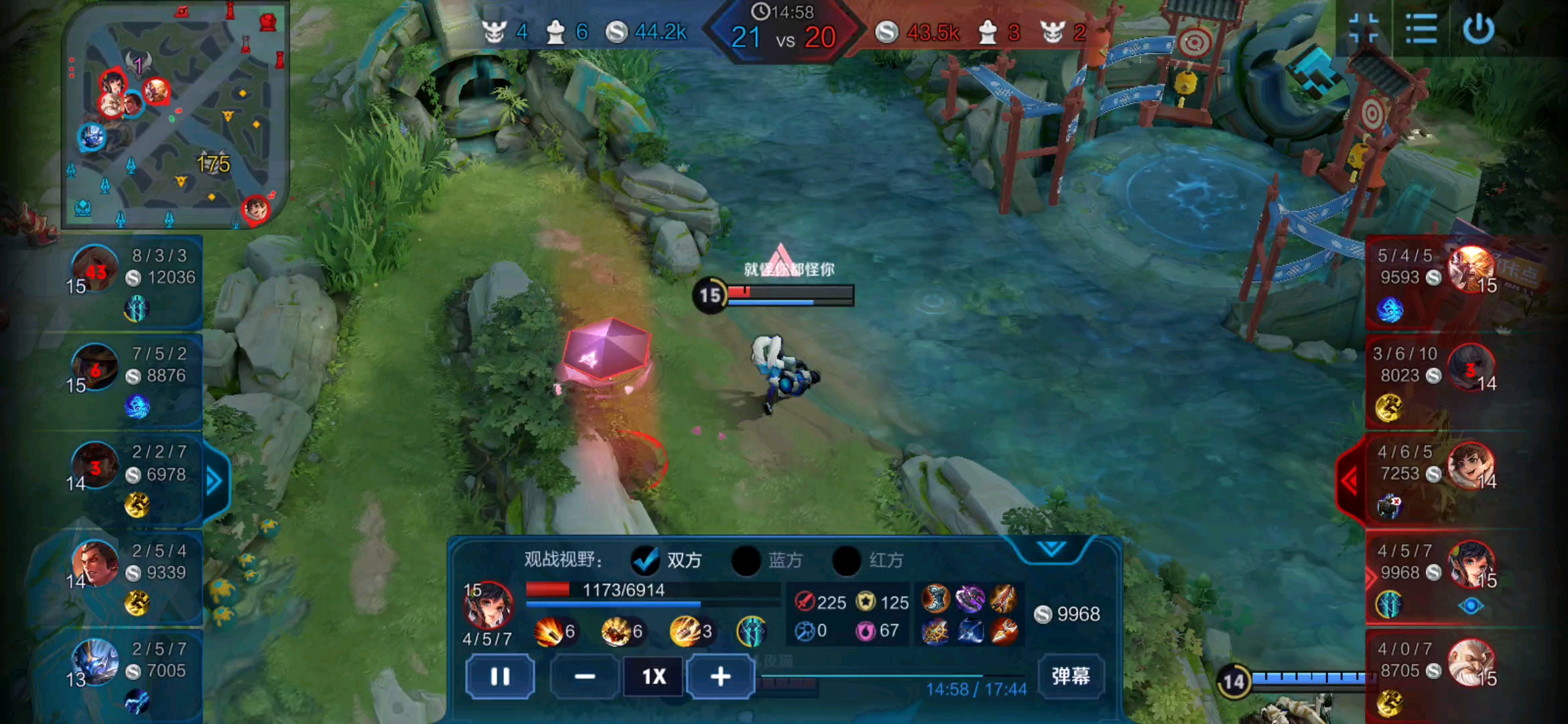
Task: Expand the blue team panel arrow
Action: pyautogui.click(x=214, y=481)
